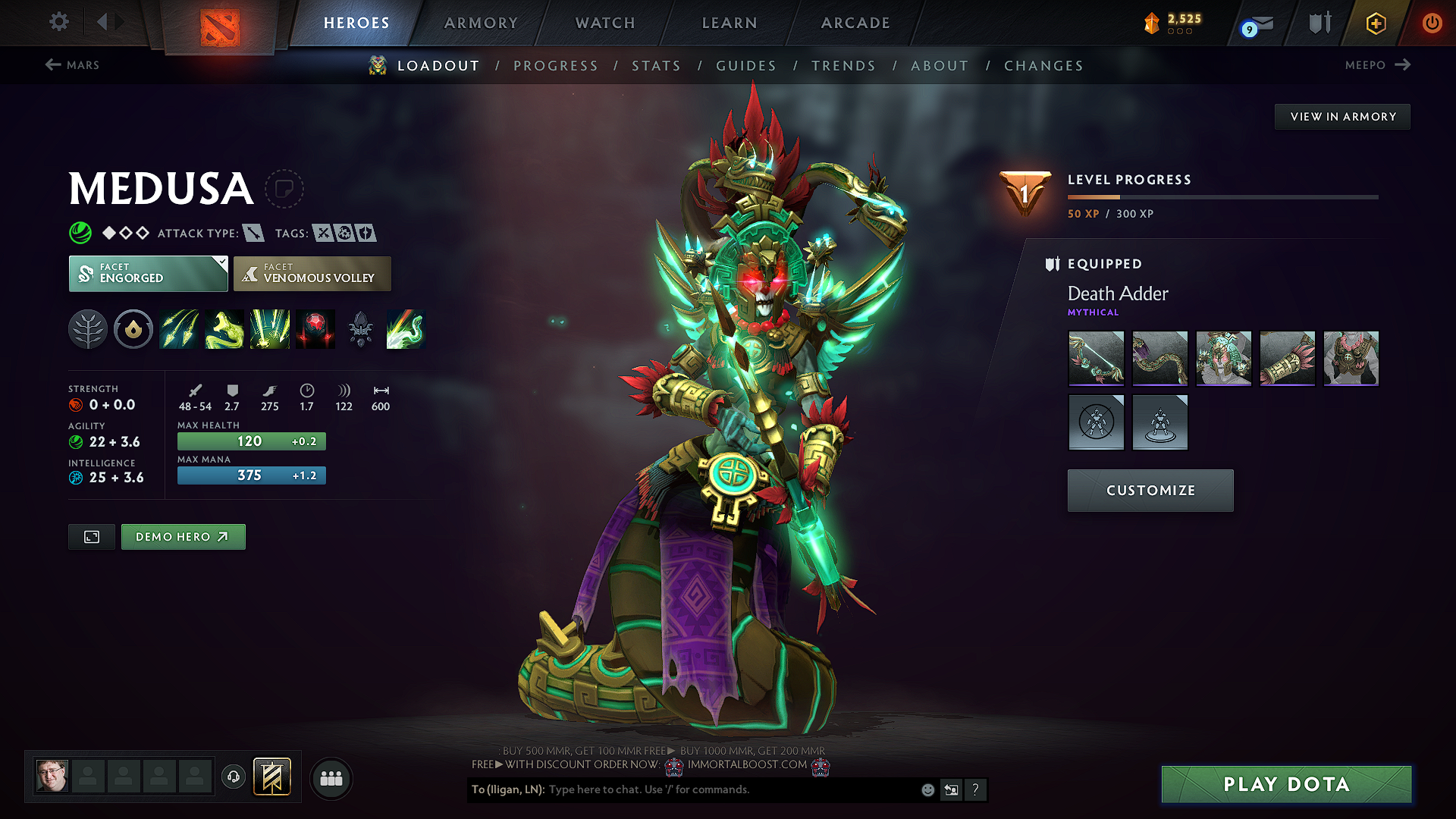This screenshot has width=1456, height=819.
Task: Open the Engorged innate facet icon
Action: [133, 329]
